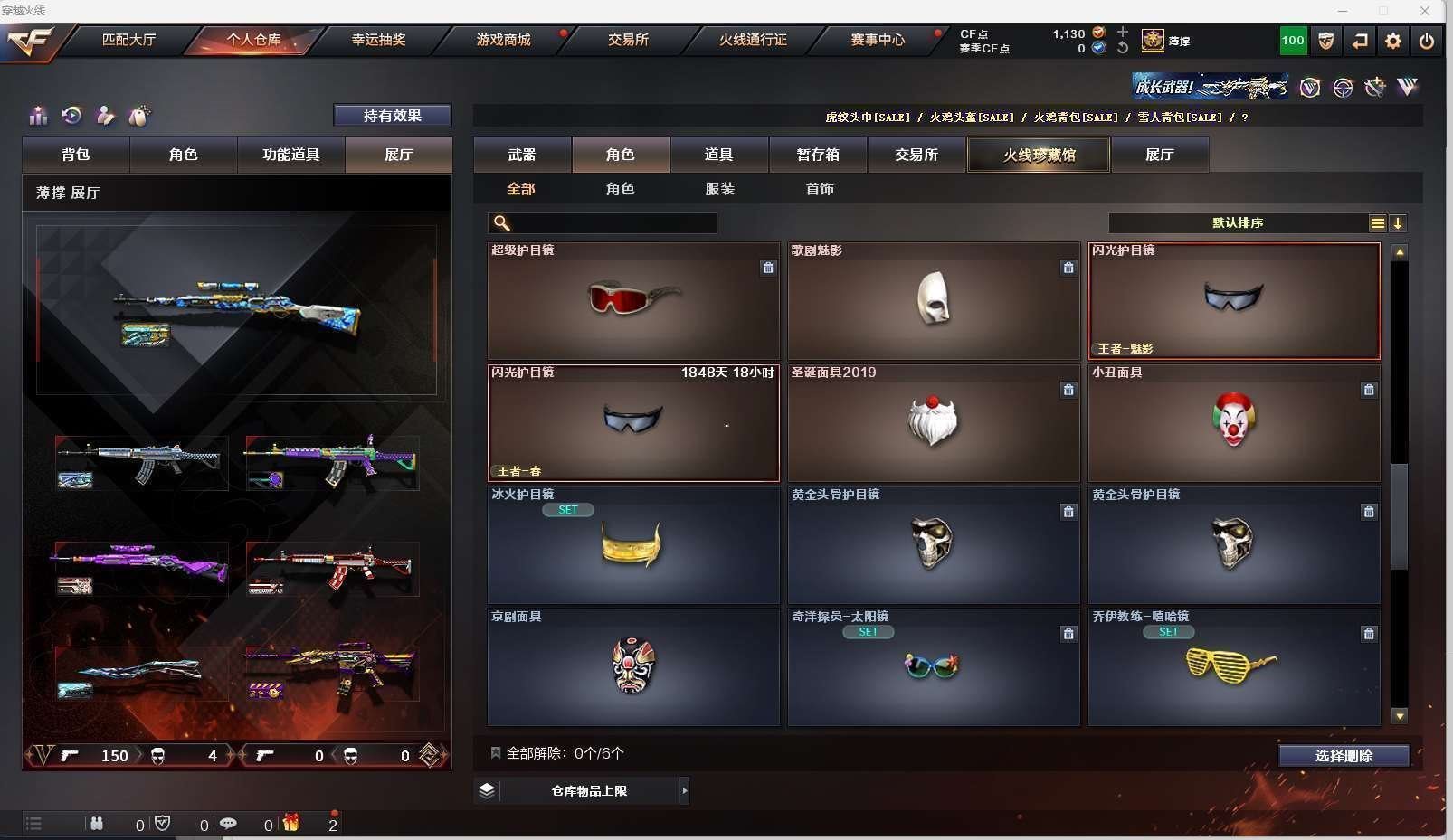The image size is (1453, 840).
Task: Select the 武器 storage tab
Action: 522,155
